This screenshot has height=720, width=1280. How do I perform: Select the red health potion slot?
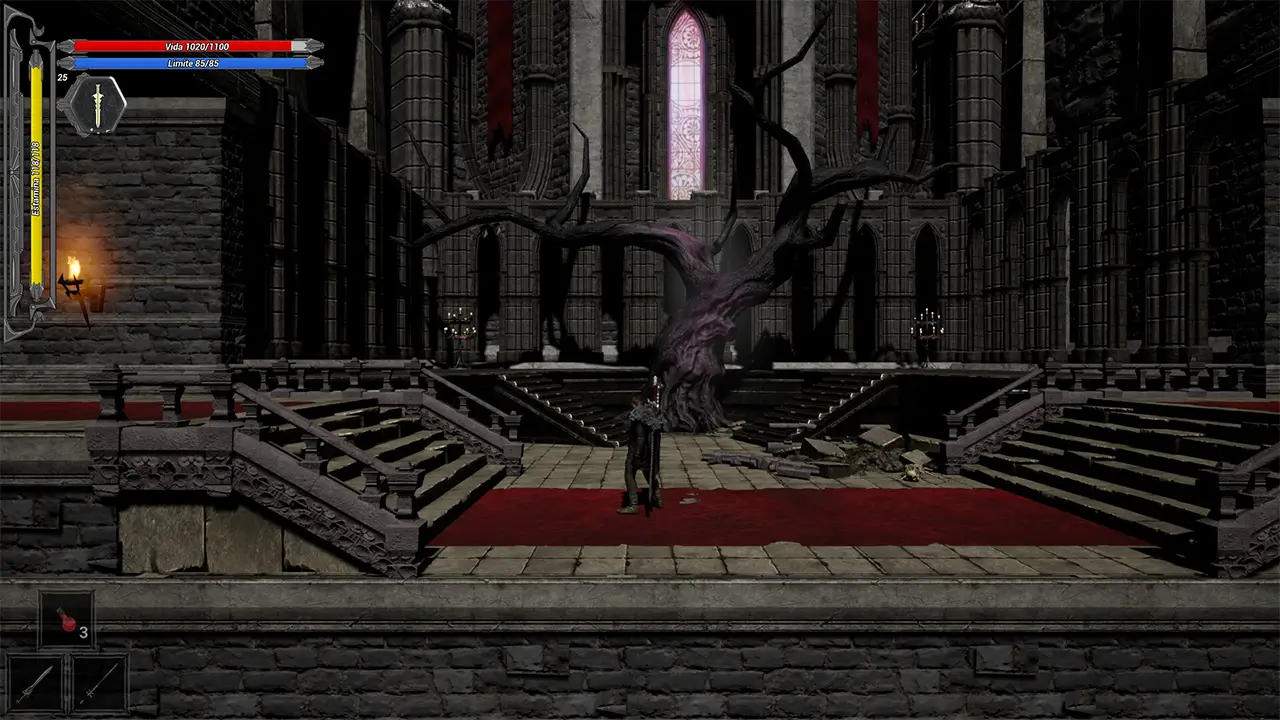tap(66, 619)
